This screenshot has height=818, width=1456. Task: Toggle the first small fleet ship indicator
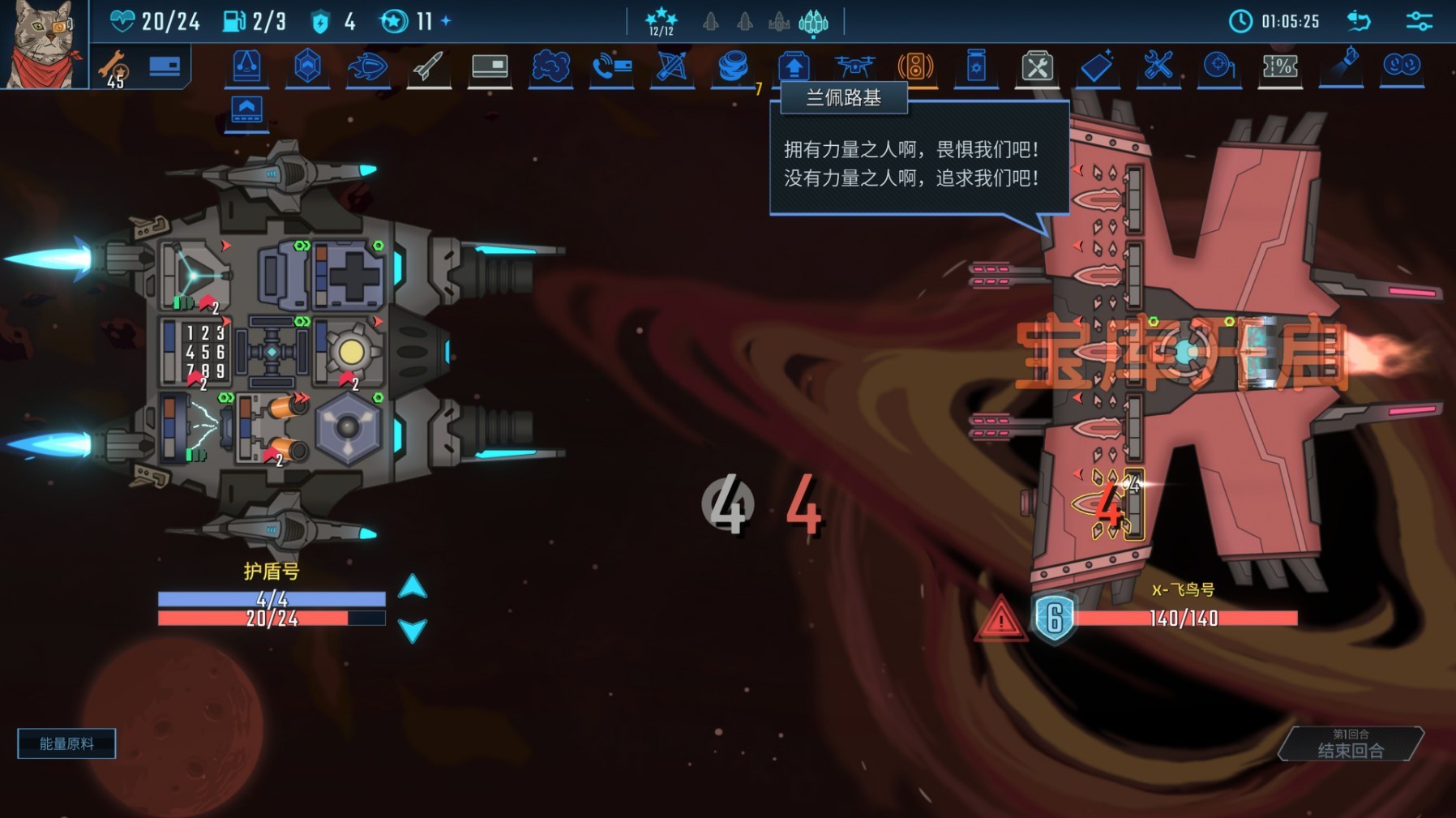coord(712,24)
